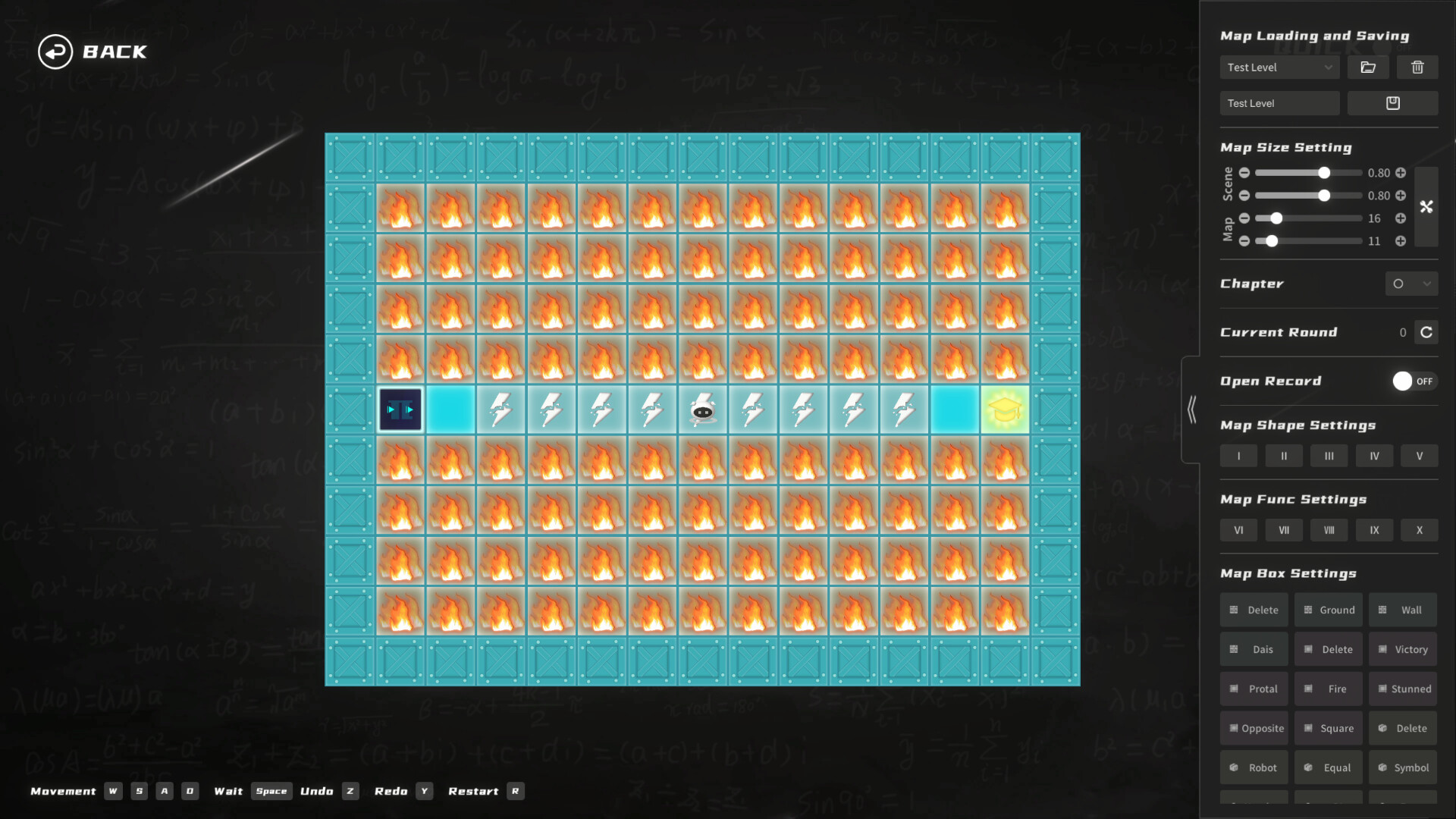
Task: Delete the level using the trash icon
Action: pos(1418,67)
